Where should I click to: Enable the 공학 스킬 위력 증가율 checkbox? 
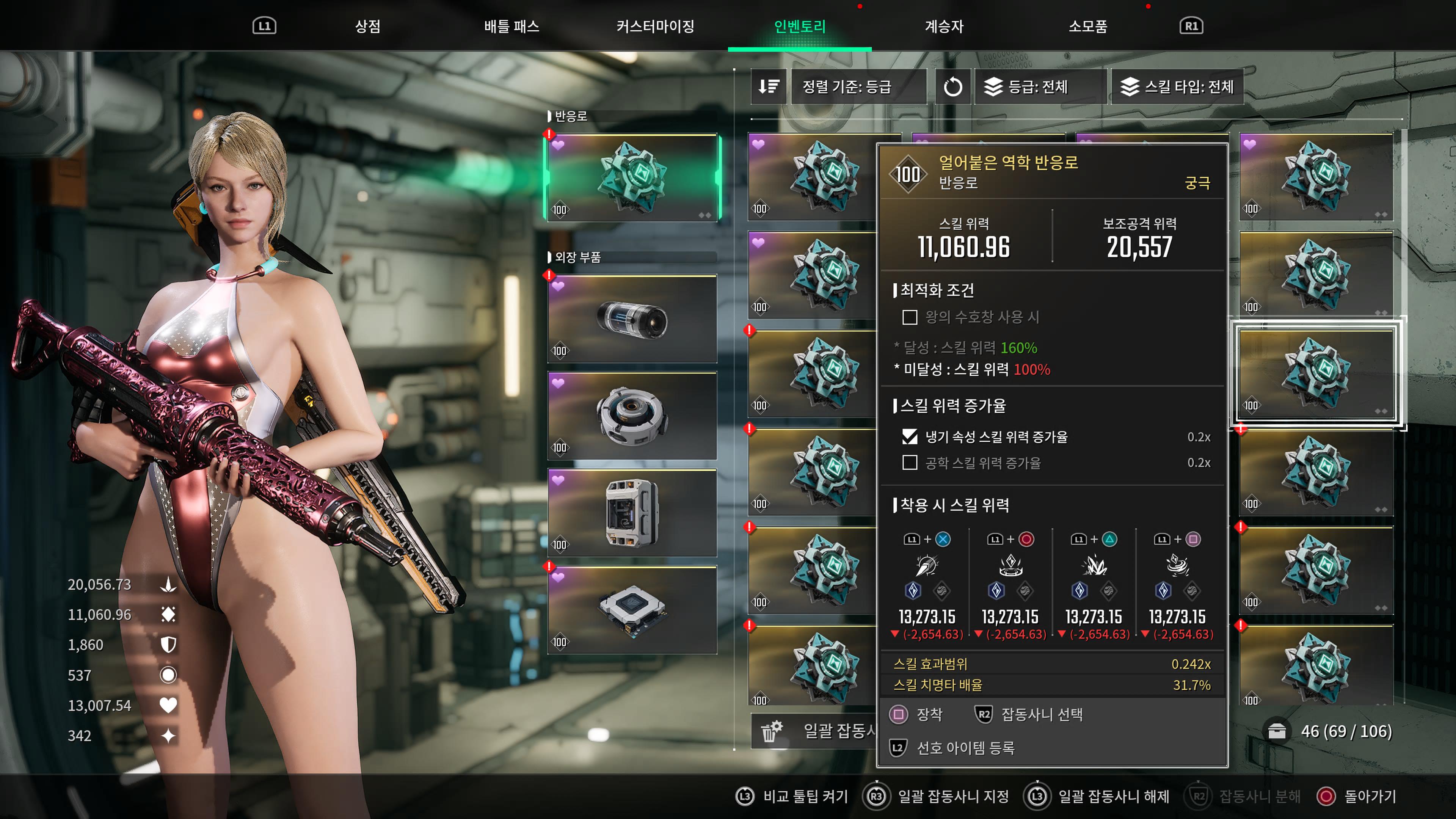click(910, 463)
